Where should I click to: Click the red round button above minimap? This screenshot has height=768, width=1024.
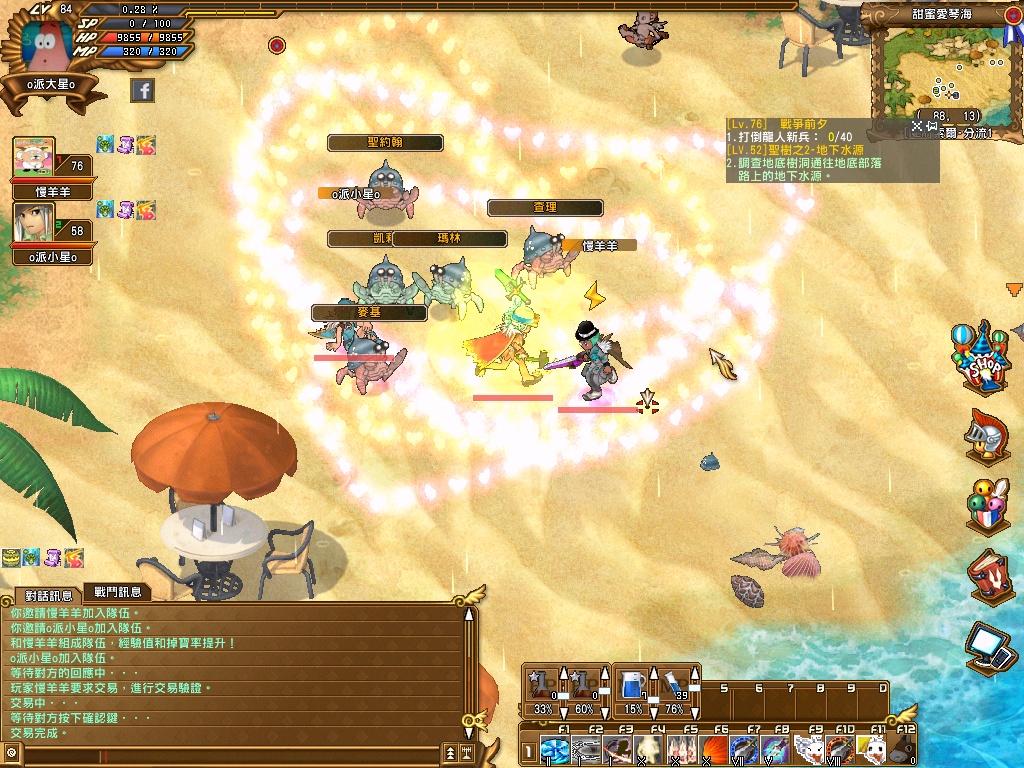pyautogui.click(x=1013, y=16)
